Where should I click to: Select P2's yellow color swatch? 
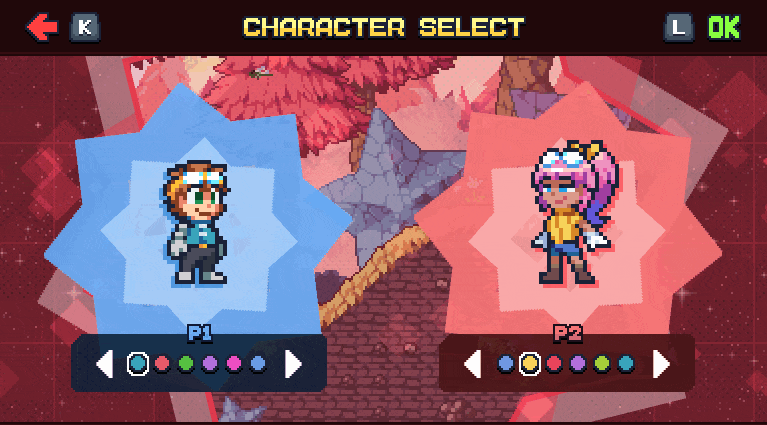point(530,364)
